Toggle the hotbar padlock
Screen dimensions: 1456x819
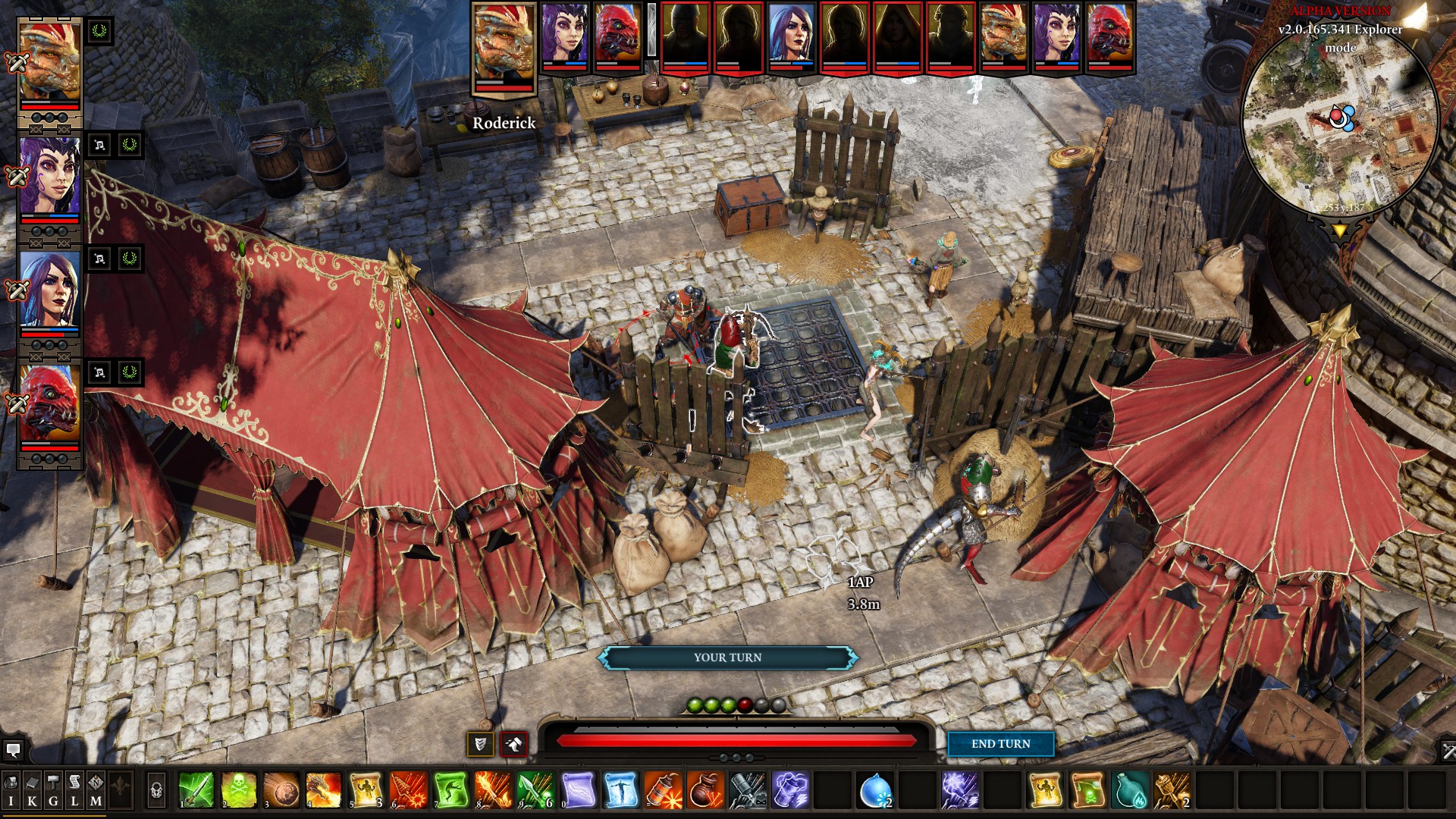(156, 790)
